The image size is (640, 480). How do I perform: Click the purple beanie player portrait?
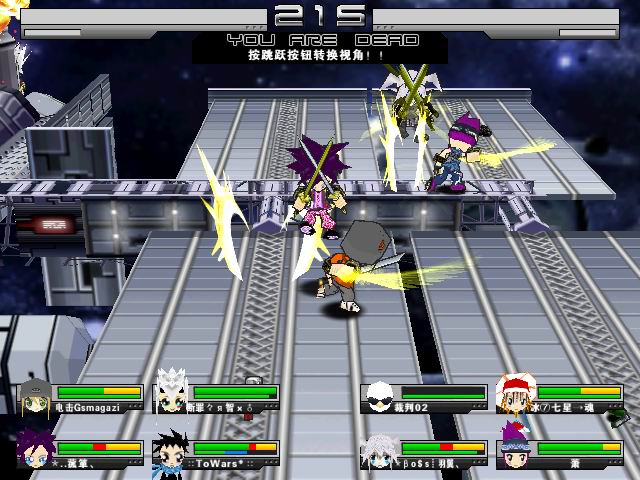[515, 452]
